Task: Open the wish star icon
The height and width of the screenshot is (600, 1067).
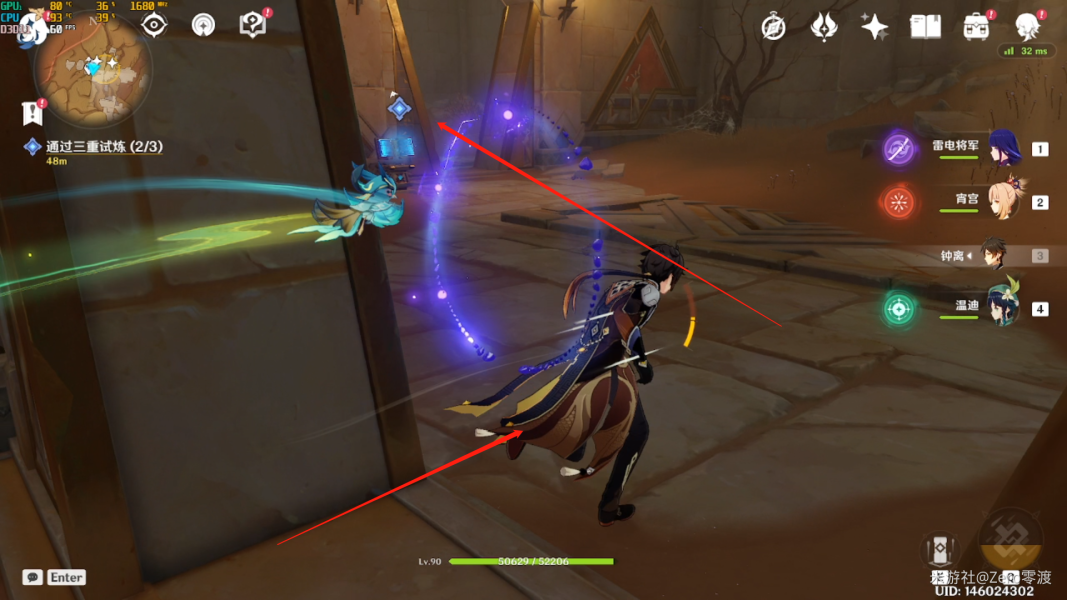Action: click(x=874, y=27)
